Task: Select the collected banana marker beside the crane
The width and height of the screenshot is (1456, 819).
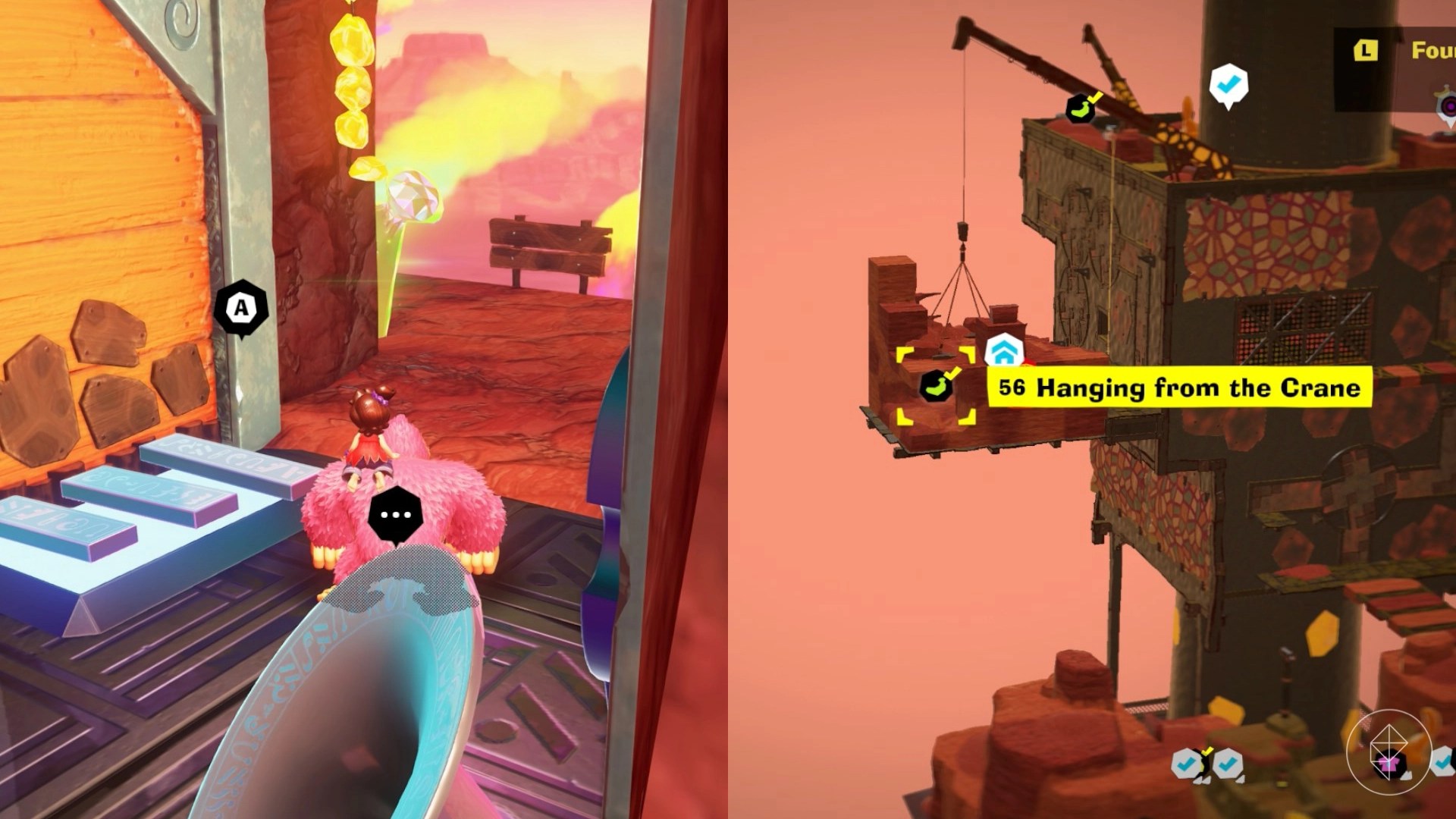Action: (1081, 108)
